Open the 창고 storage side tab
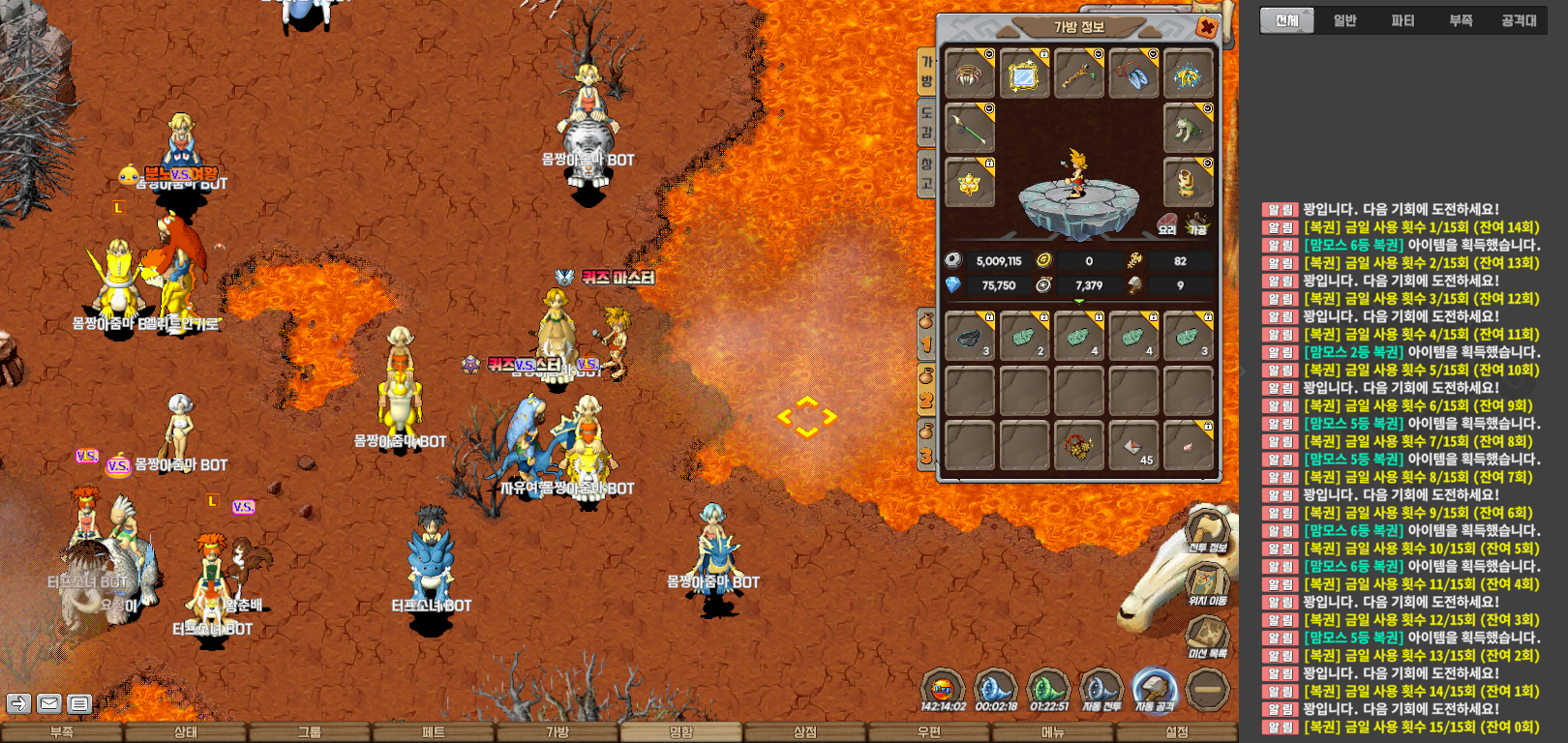The image size is (1568, 743). point(926,174)
